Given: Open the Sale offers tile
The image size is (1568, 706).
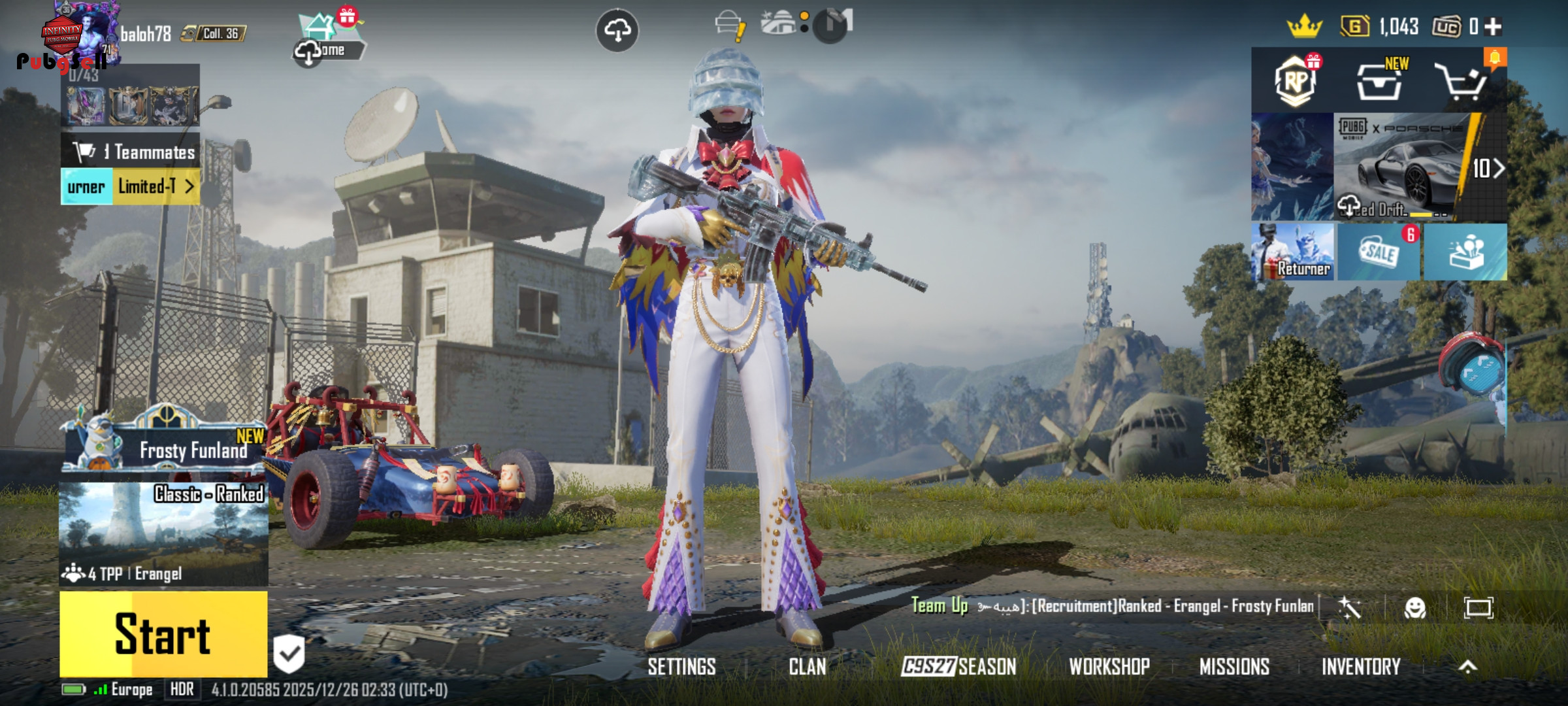Looking at the screenshot, I should (x=1379, y=252).
